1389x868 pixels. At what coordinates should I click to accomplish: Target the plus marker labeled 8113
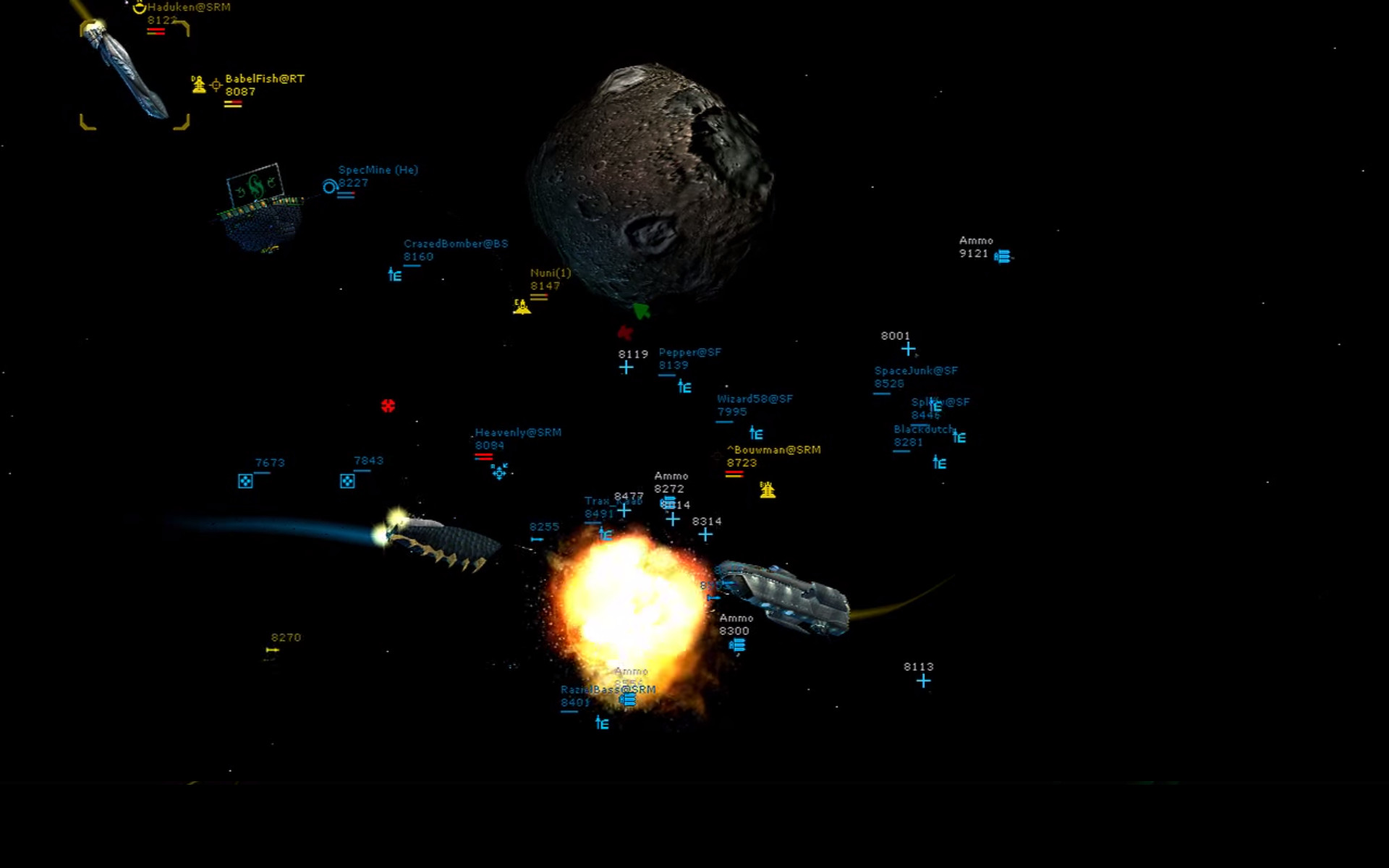923,680
